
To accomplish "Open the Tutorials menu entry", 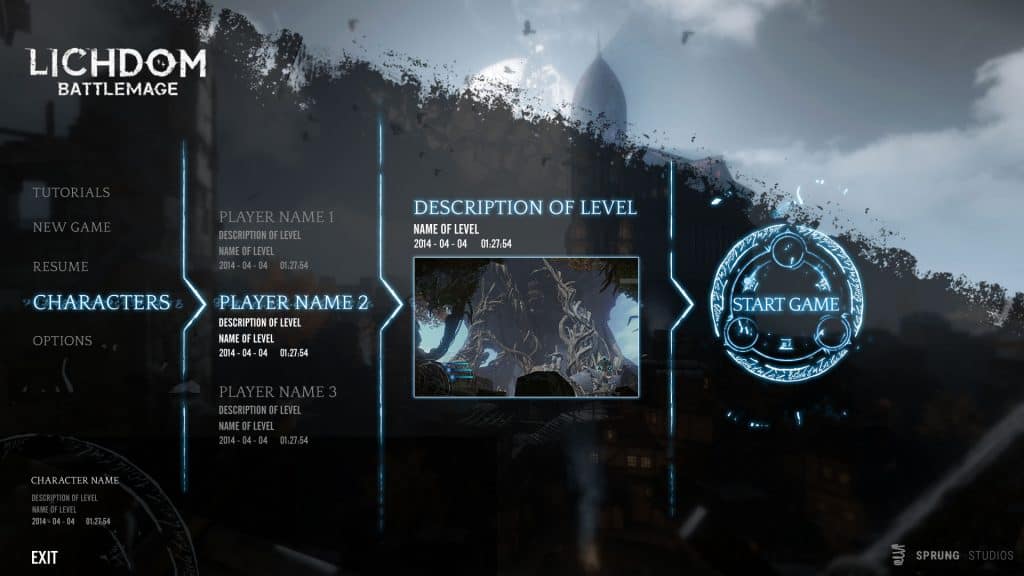I will click(x=71, y=192).
